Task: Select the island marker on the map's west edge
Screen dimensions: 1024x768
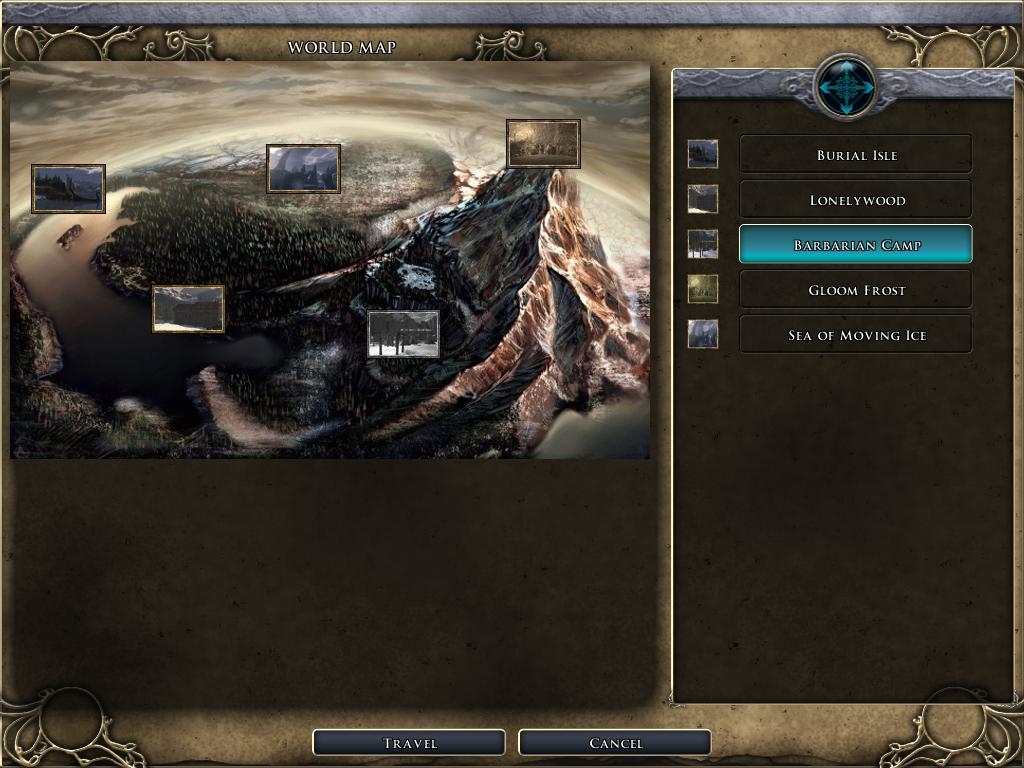Action: tap(68, 189)
